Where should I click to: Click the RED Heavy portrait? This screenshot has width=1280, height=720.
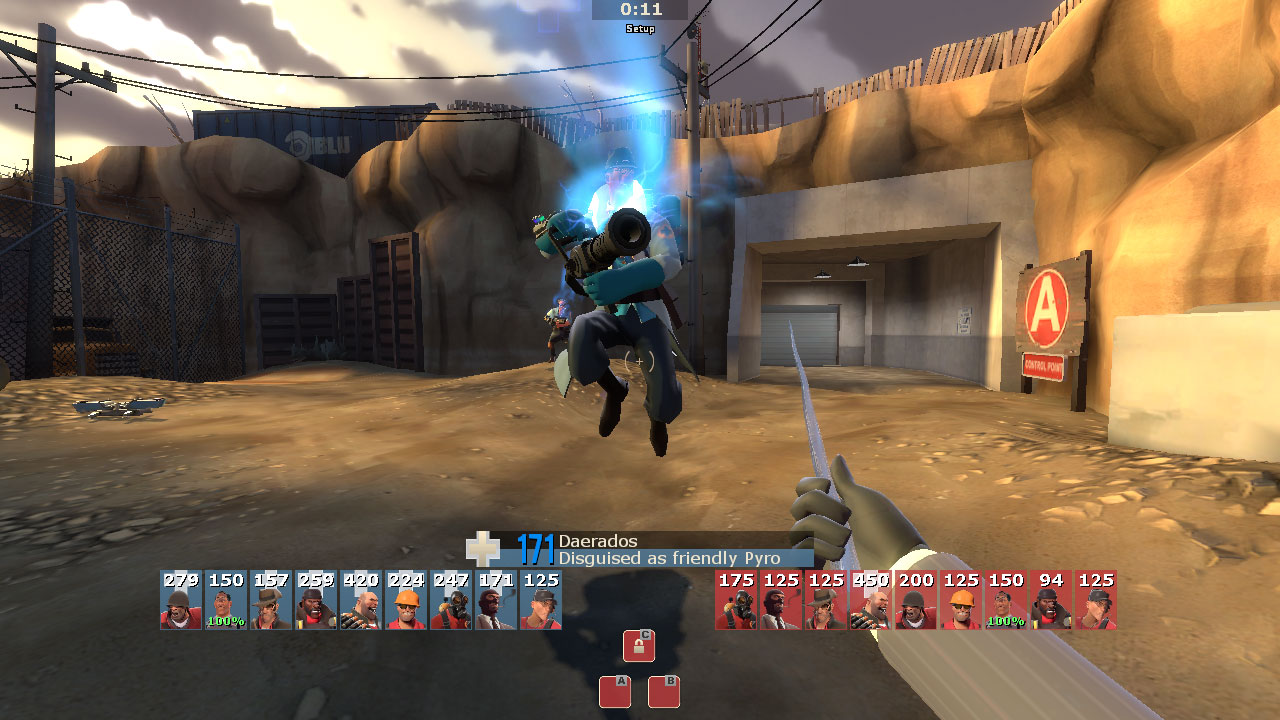coord(871,600)
